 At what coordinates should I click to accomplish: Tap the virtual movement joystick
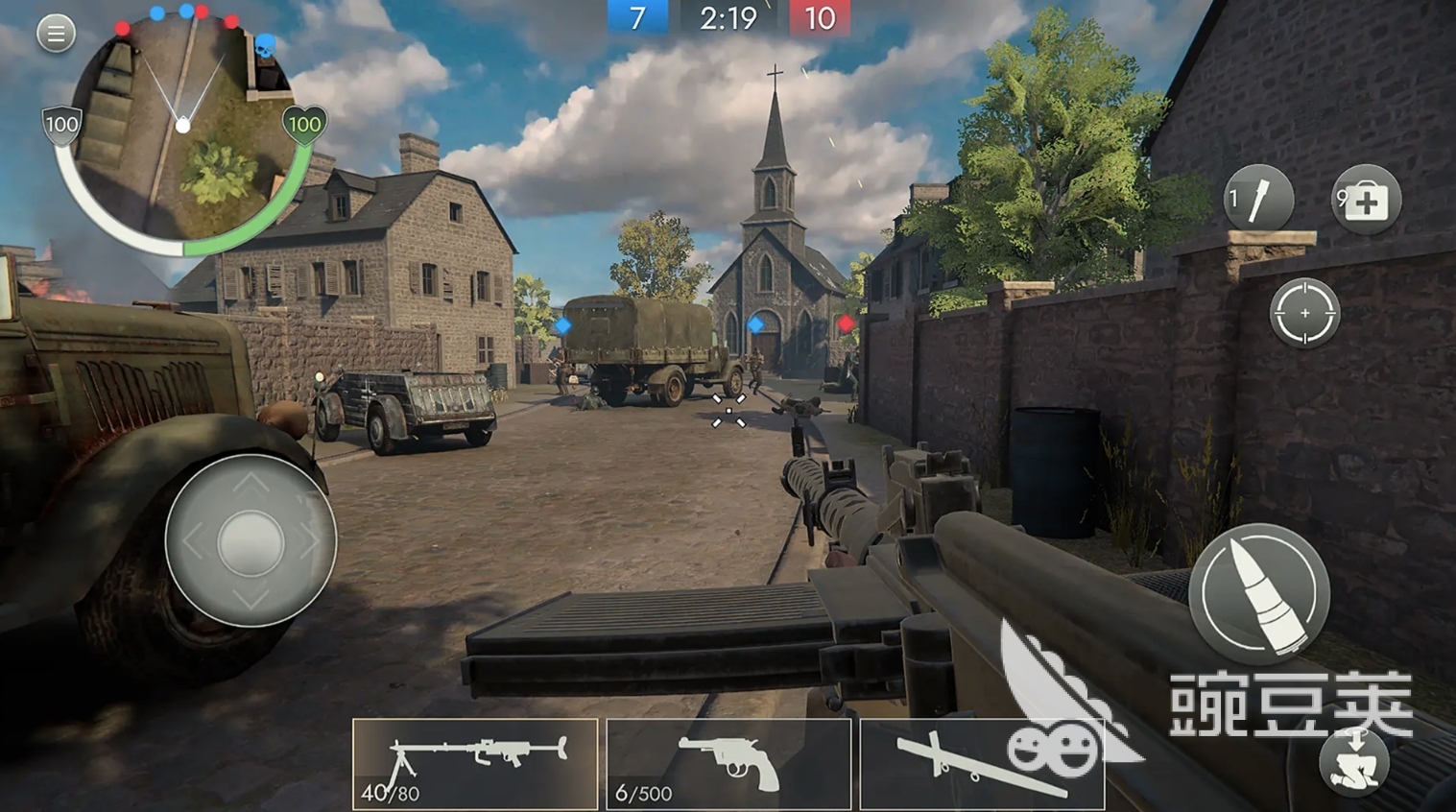click(x=251, y=542)
